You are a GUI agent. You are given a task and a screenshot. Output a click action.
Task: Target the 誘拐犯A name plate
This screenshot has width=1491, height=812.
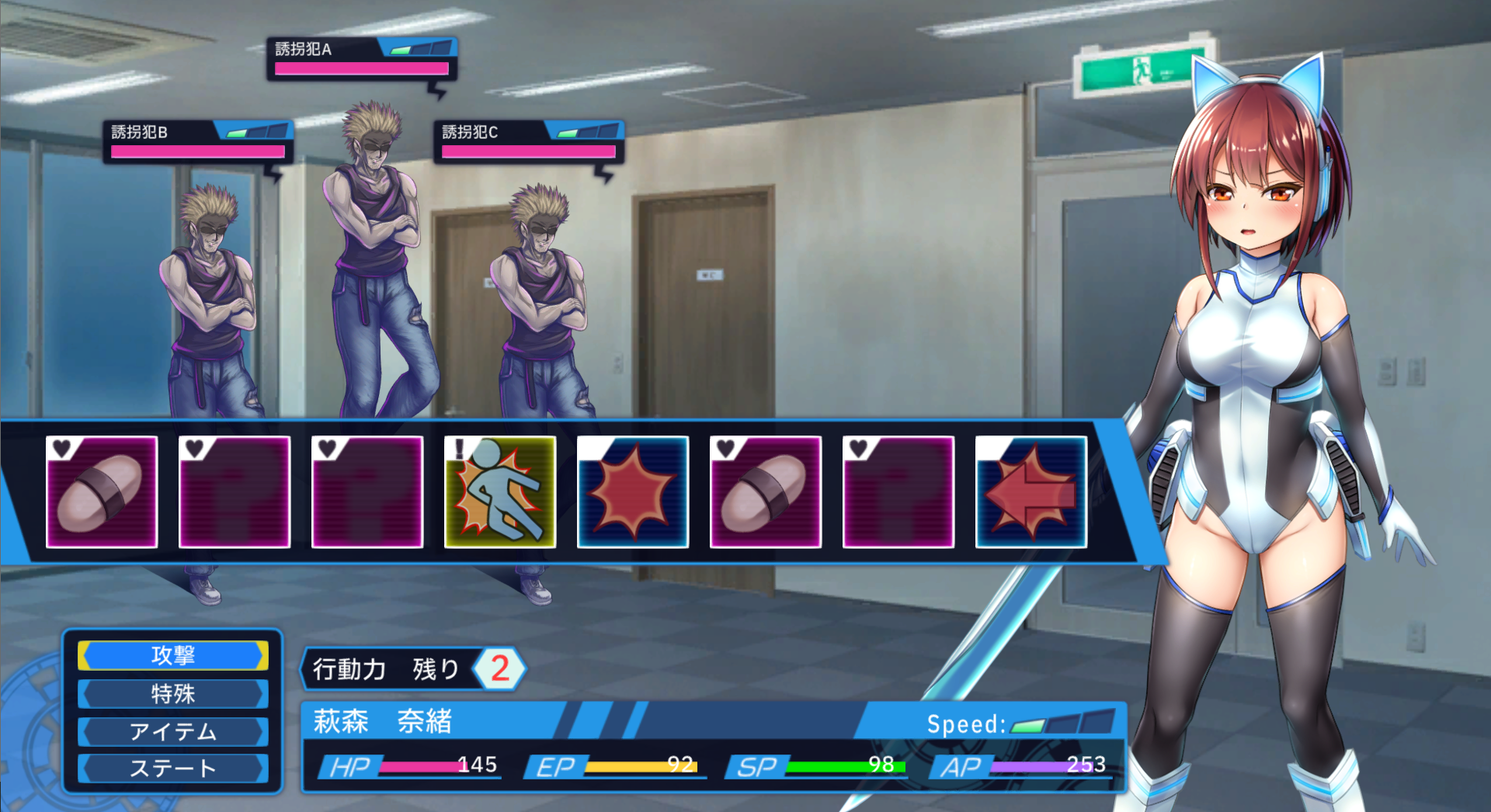click(361, 58)
